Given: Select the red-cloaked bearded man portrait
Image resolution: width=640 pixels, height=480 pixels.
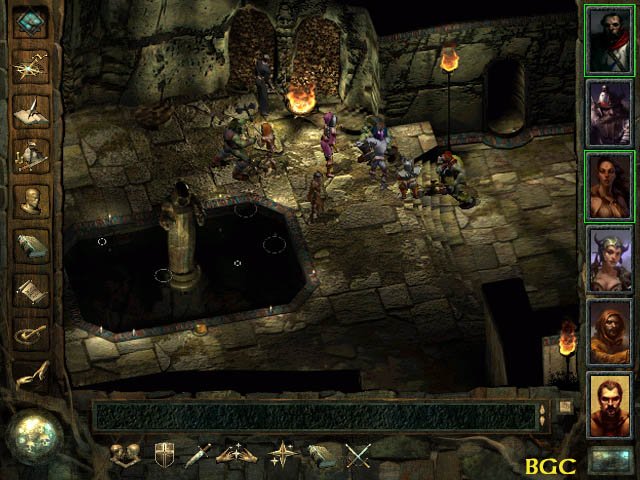Looking at the screenshot, I should (x=609, y=38).
